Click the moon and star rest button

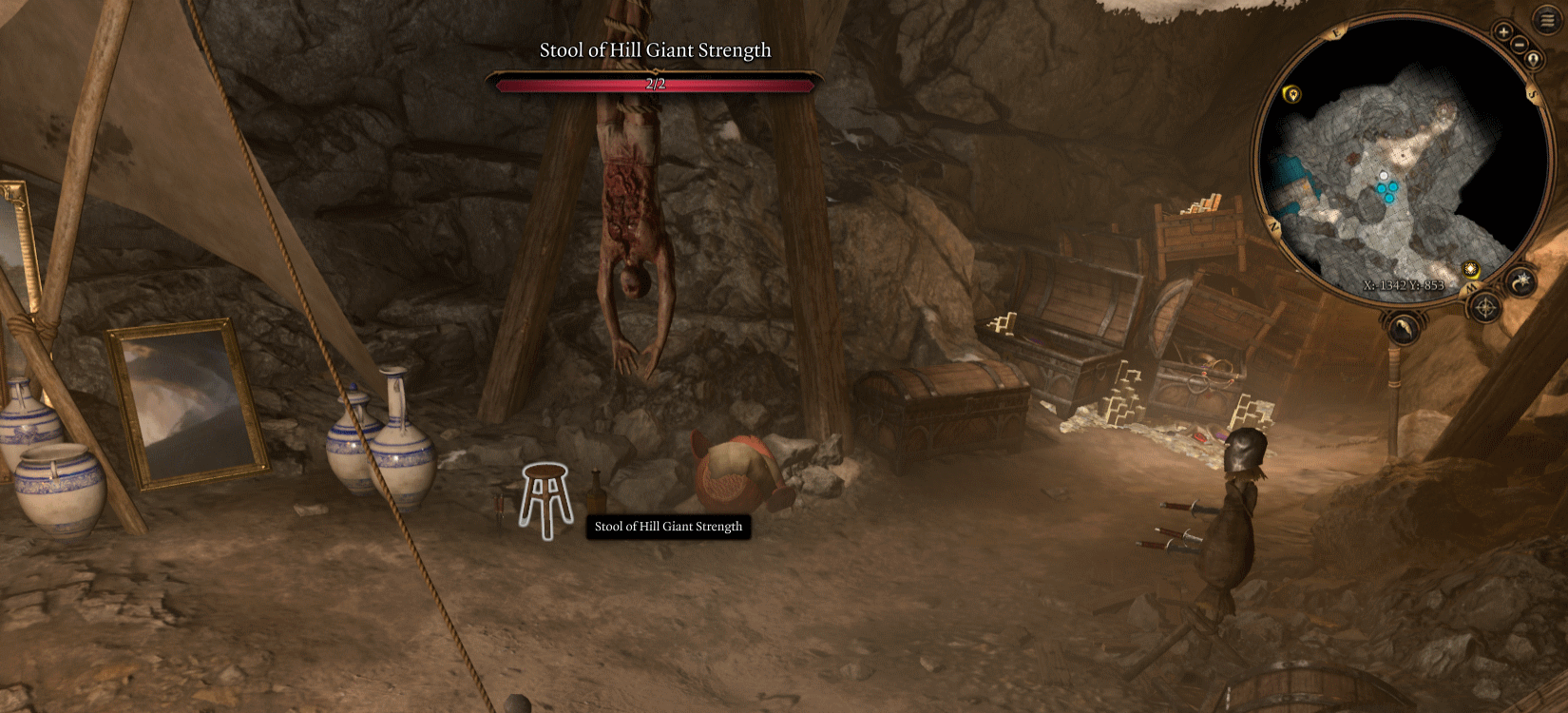click(1521, 280)
